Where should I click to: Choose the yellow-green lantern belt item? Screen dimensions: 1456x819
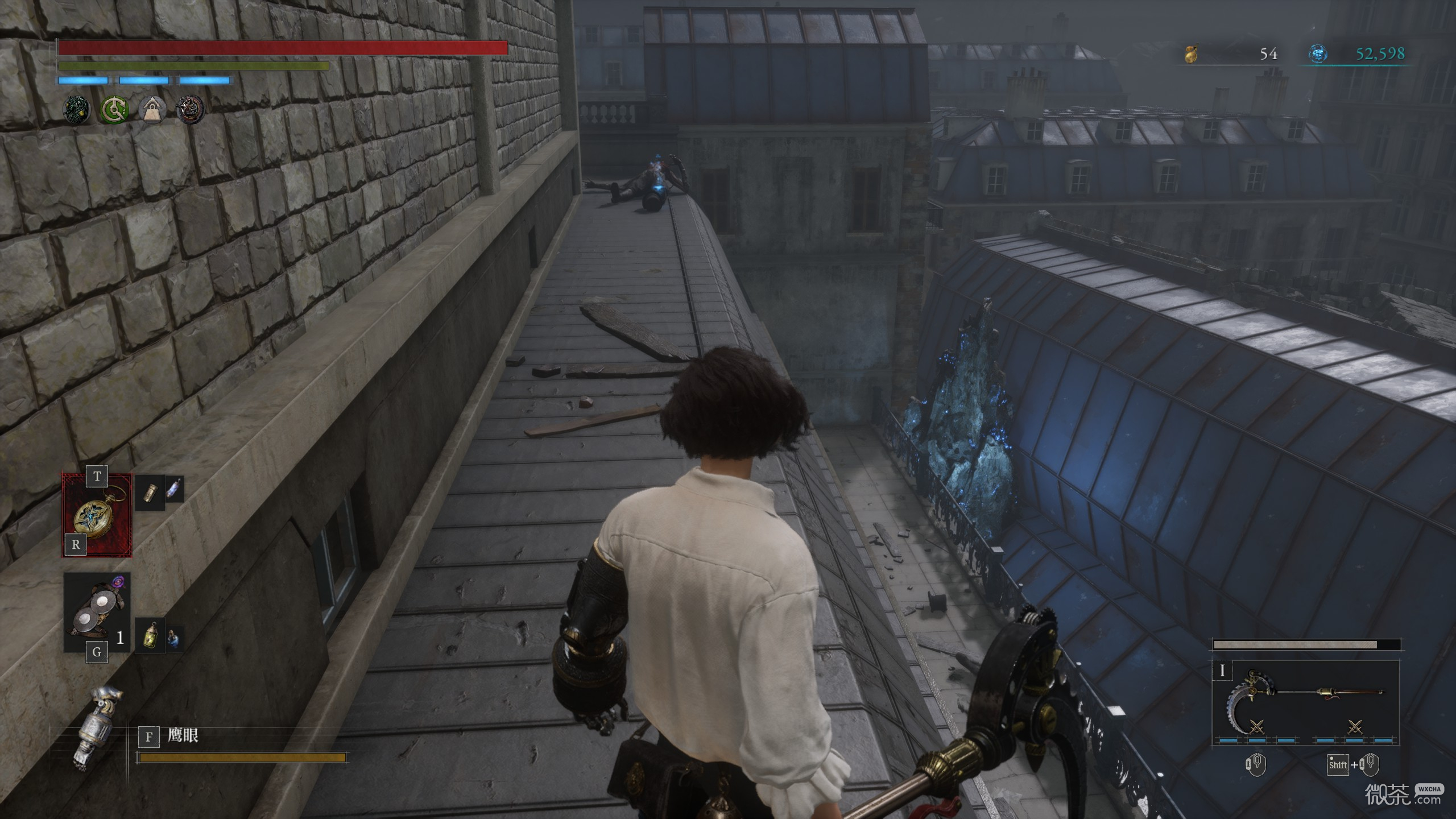click(151, 635)
